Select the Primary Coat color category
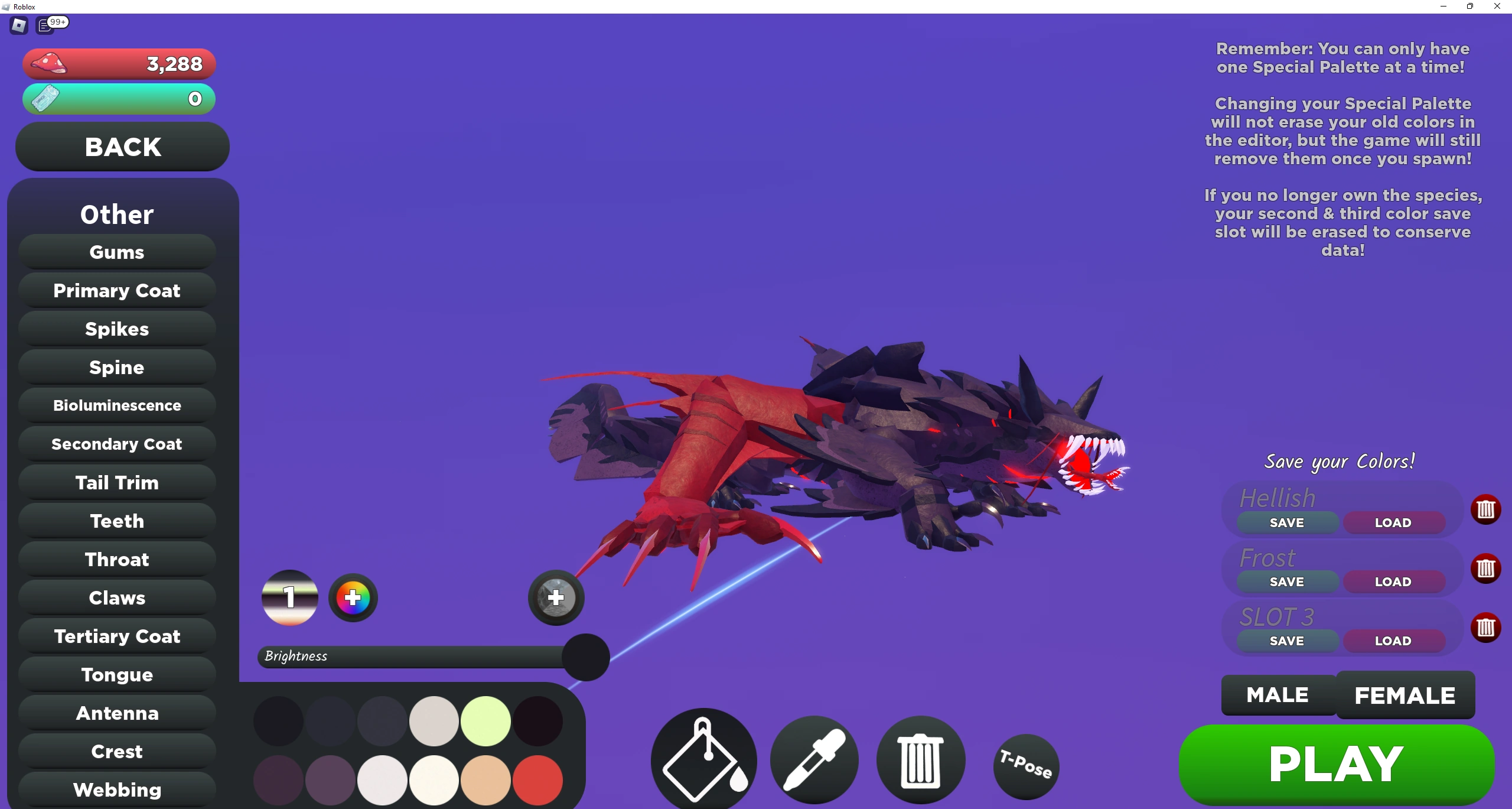The image size is (1512, 809). (116, 290)
